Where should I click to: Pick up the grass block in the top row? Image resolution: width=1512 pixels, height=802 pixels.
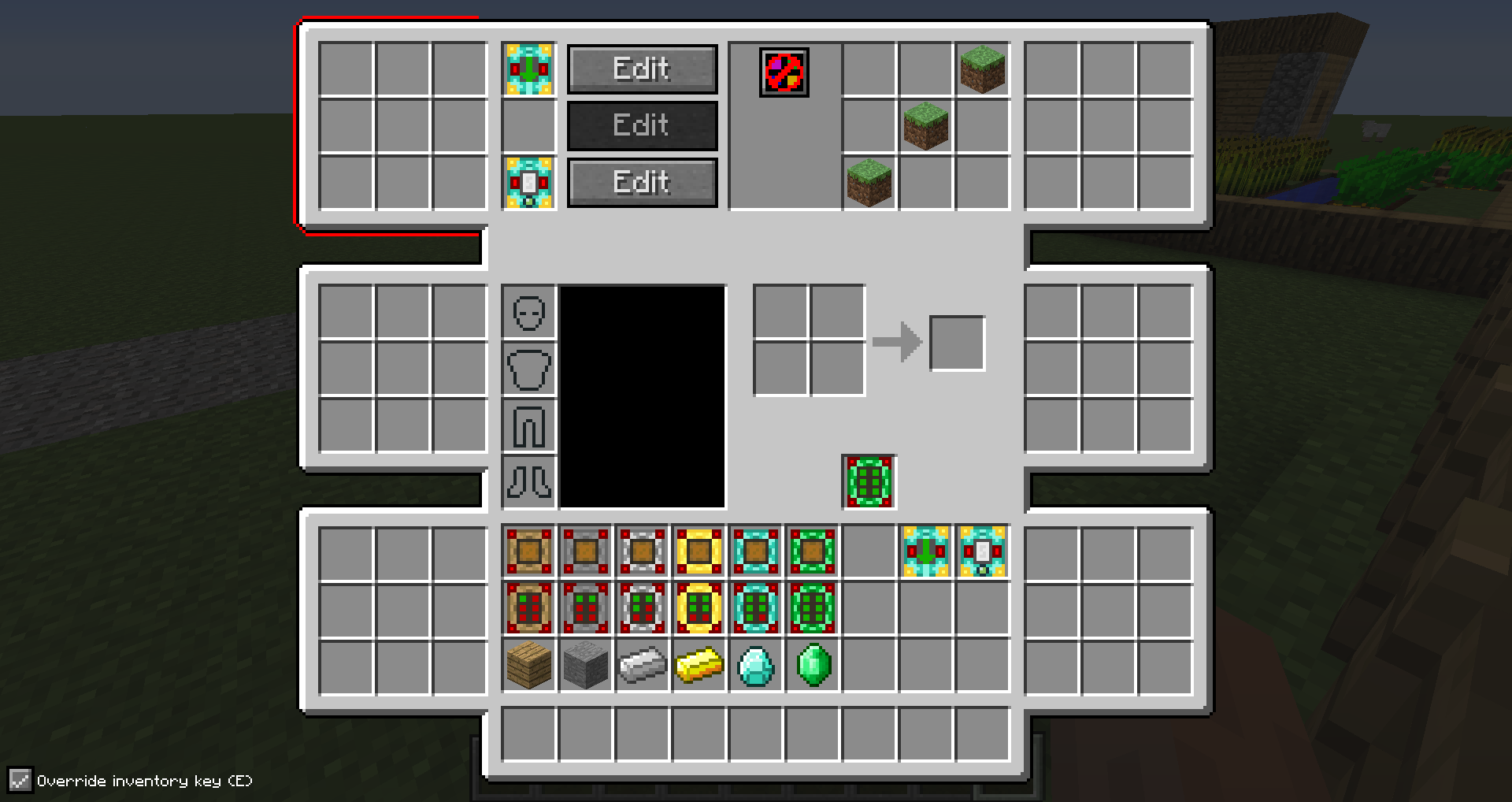pos(982,70)
